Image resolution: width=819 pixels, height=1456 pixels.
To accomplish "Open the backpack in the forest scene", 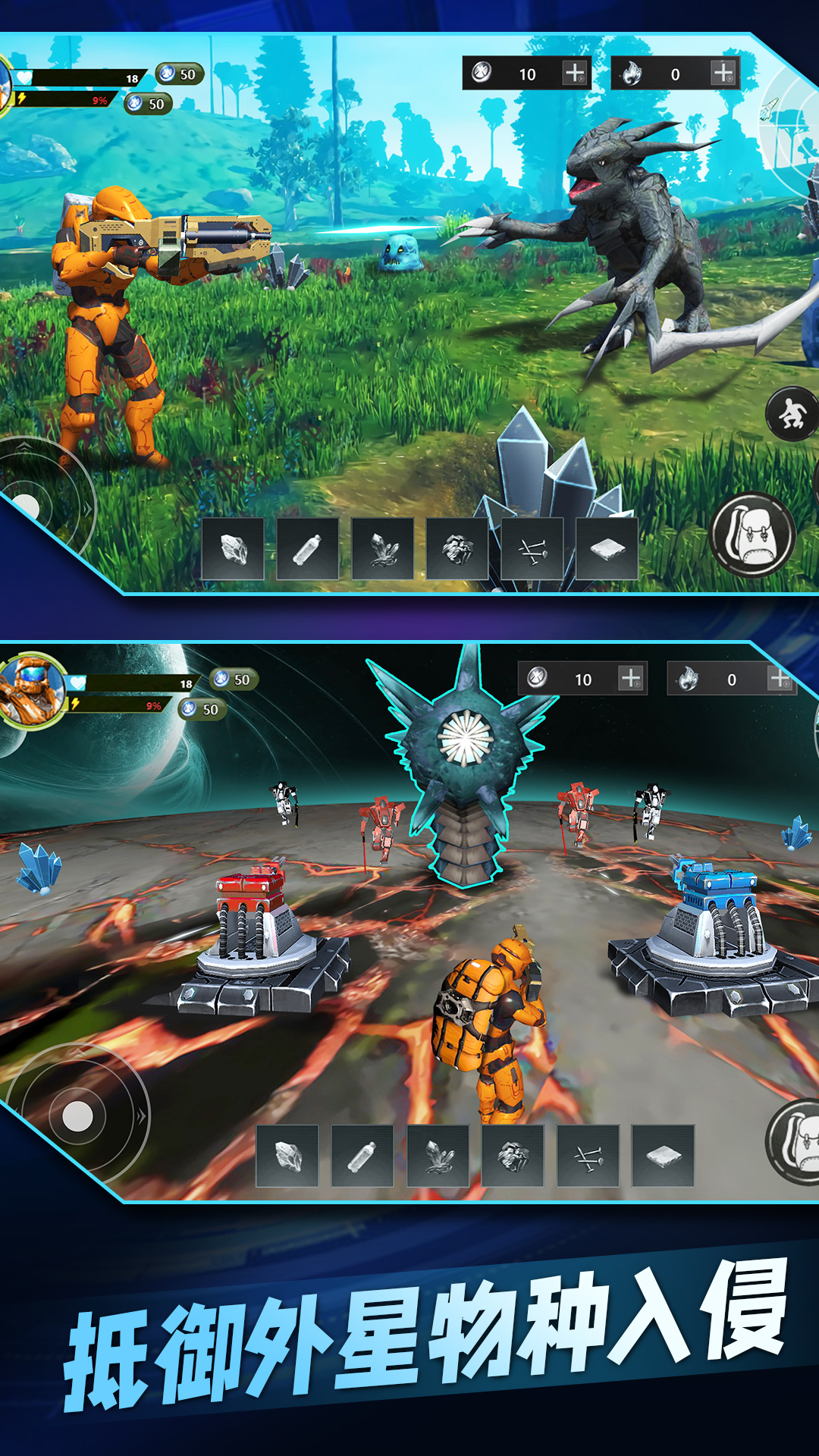I will [752, 535].
